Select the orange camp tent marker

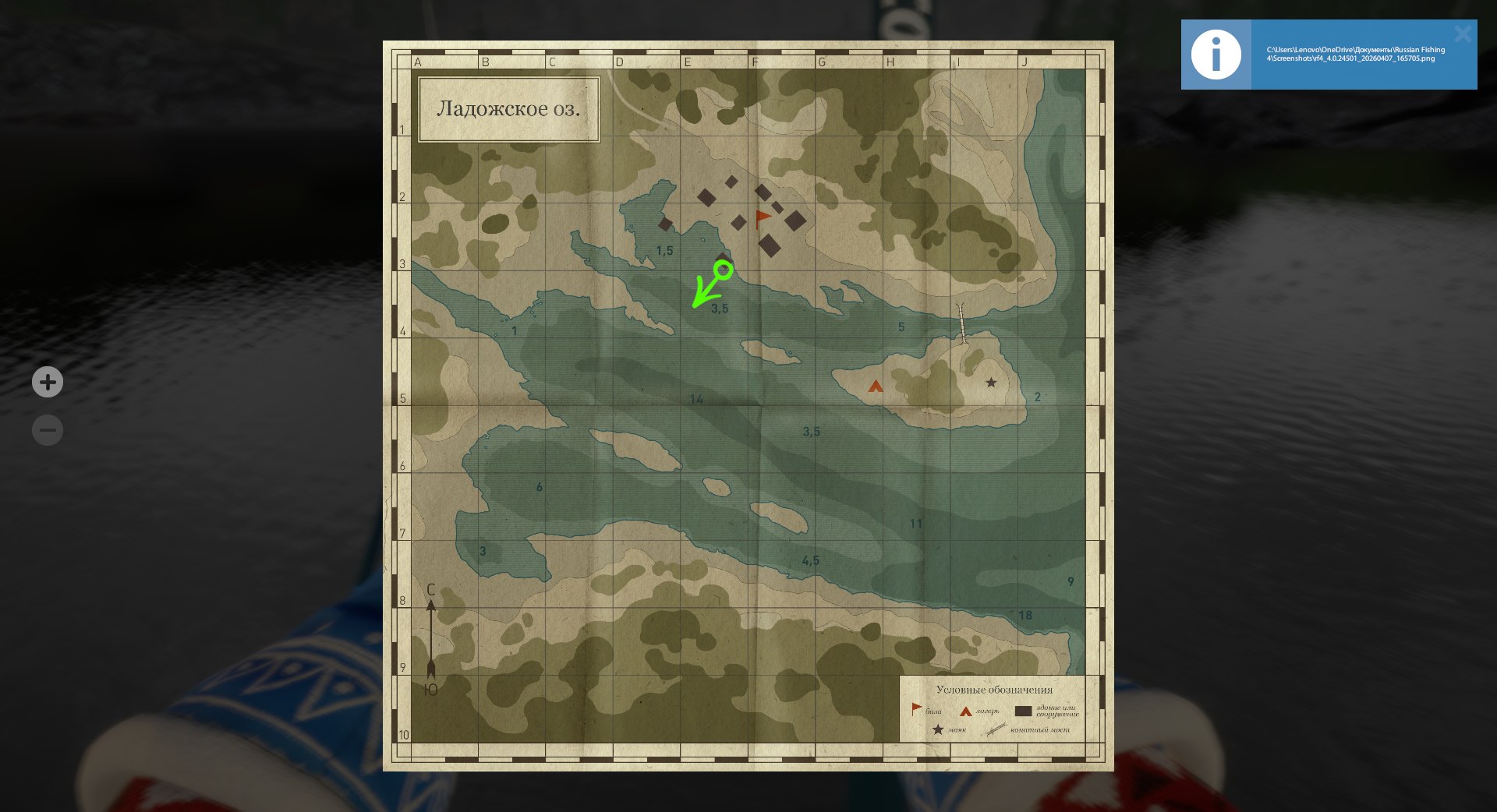point(876,386)
